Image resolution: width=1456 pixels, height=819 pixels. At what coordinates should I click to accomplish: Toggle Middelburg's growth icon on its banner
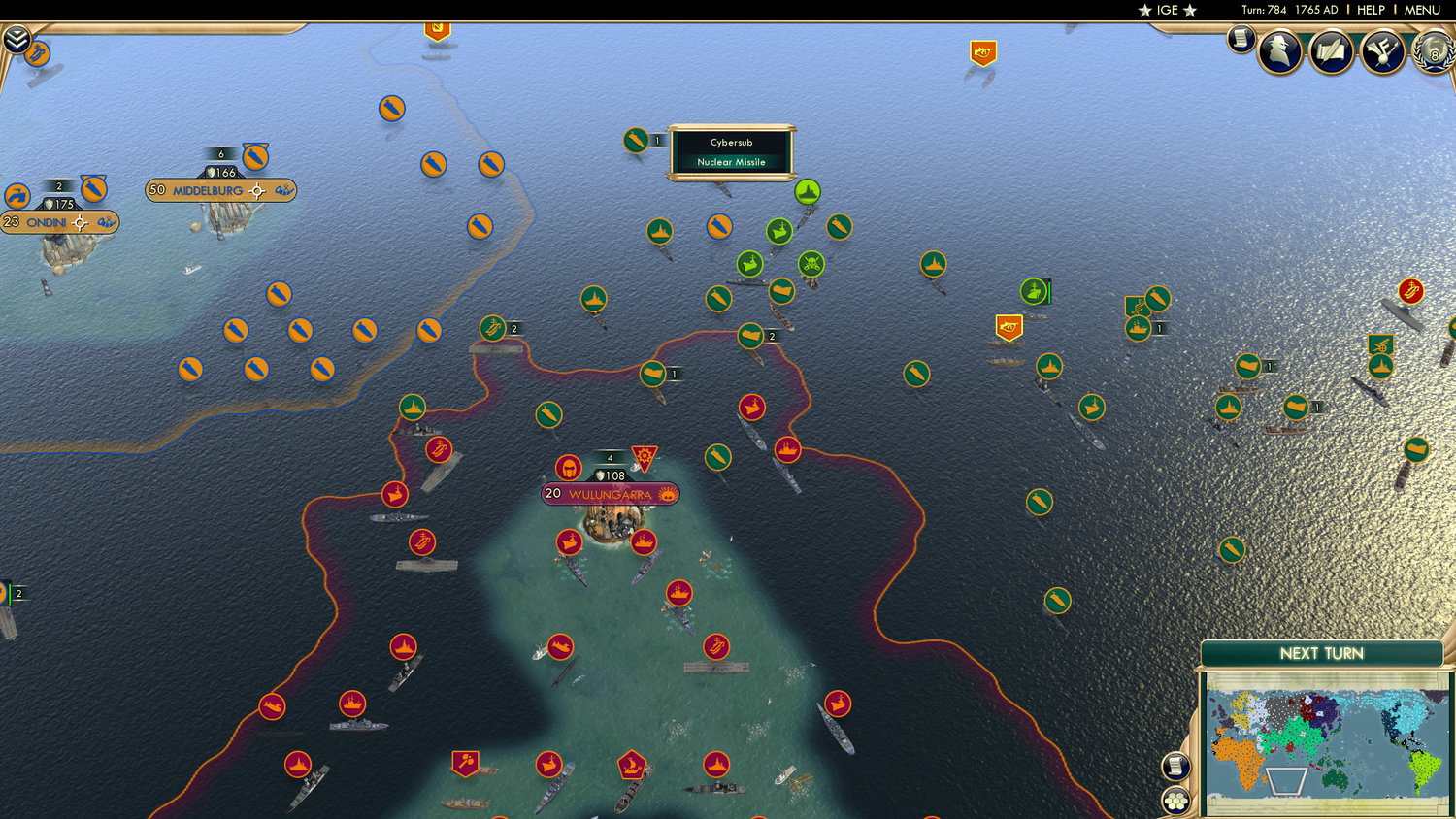284,191
